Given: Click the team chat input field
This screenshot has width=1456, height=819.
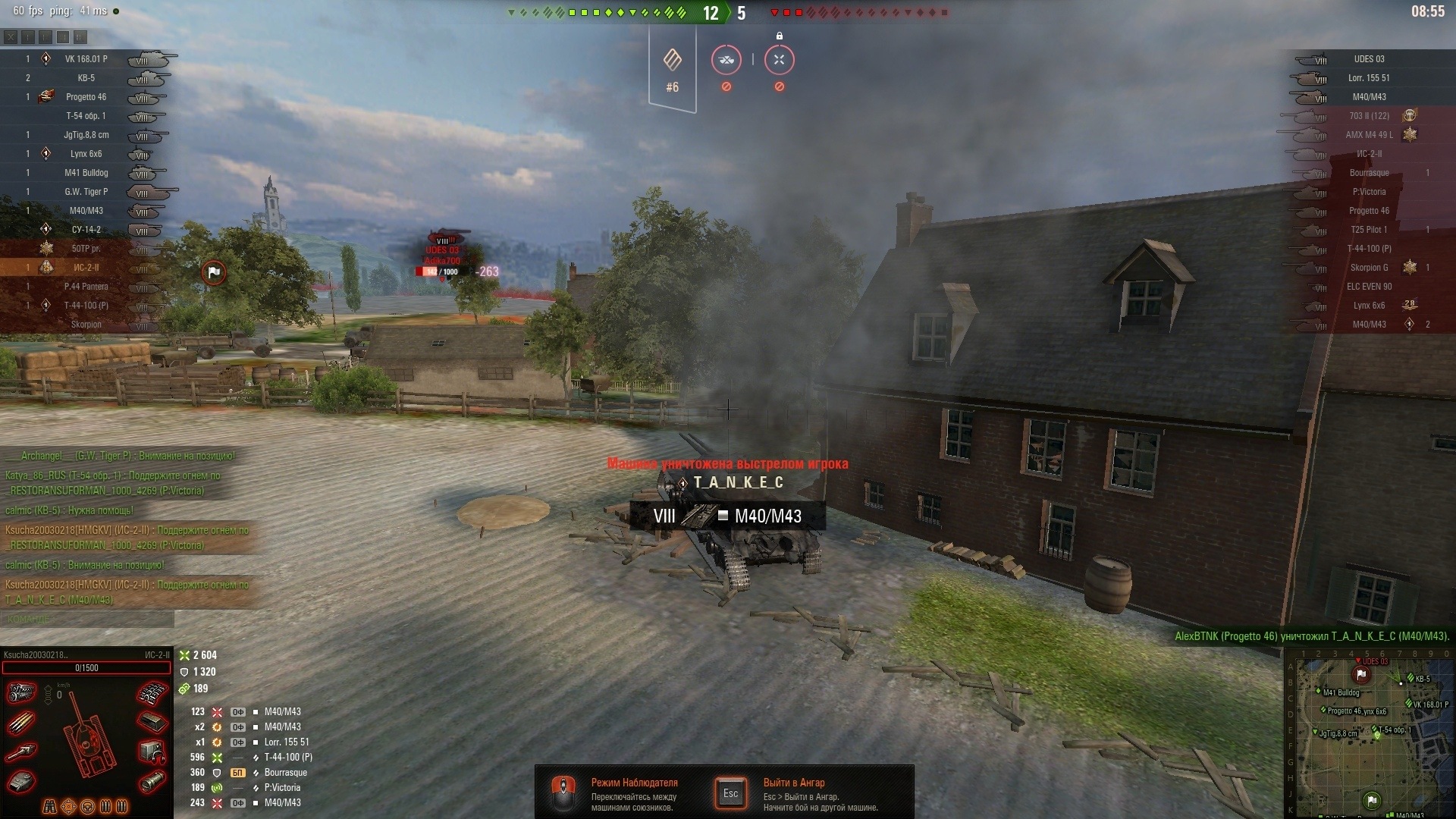Looking at the screenshot, I should 87,620.
